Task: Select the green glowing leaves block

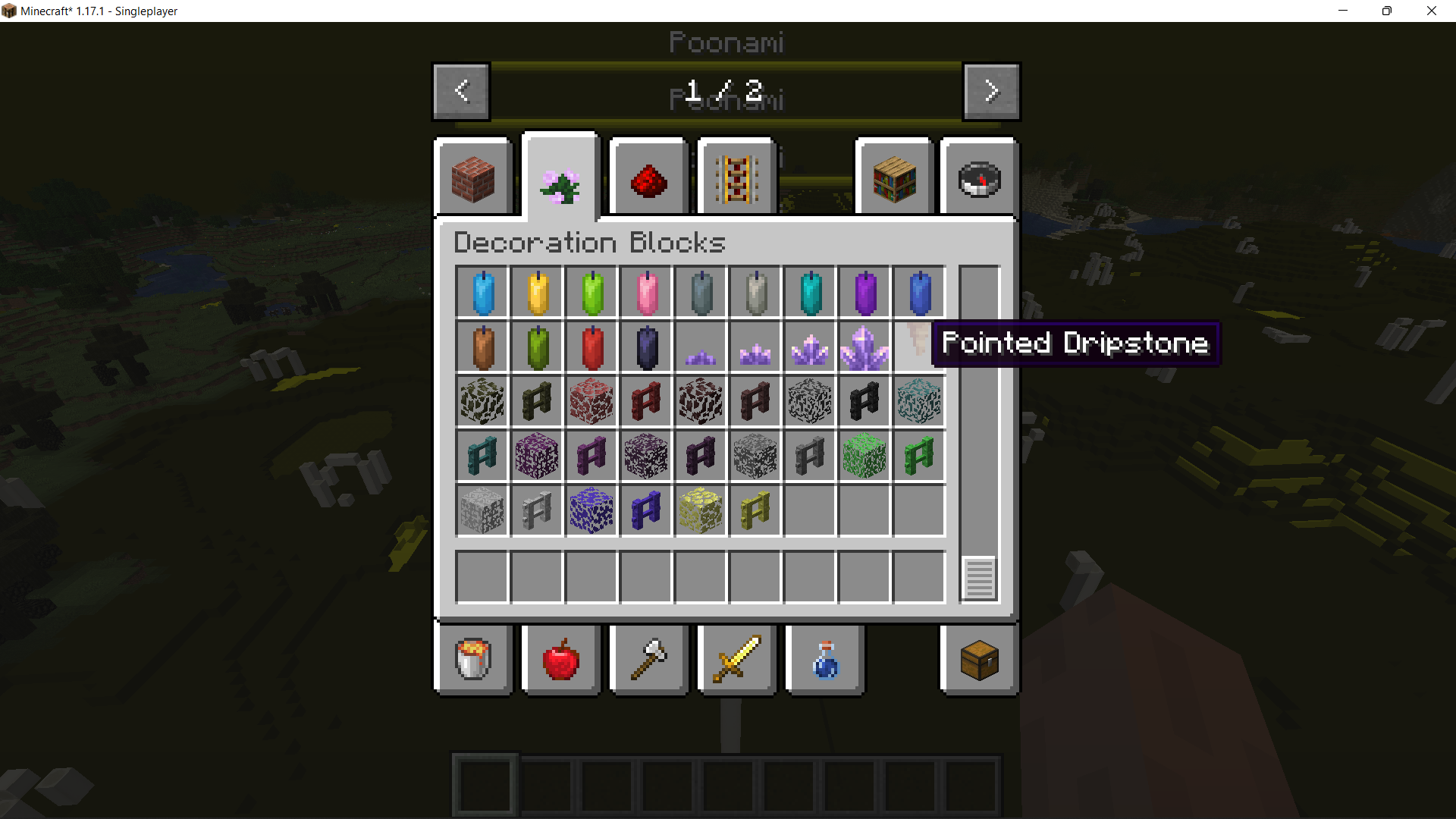Action: pos(864,456)
